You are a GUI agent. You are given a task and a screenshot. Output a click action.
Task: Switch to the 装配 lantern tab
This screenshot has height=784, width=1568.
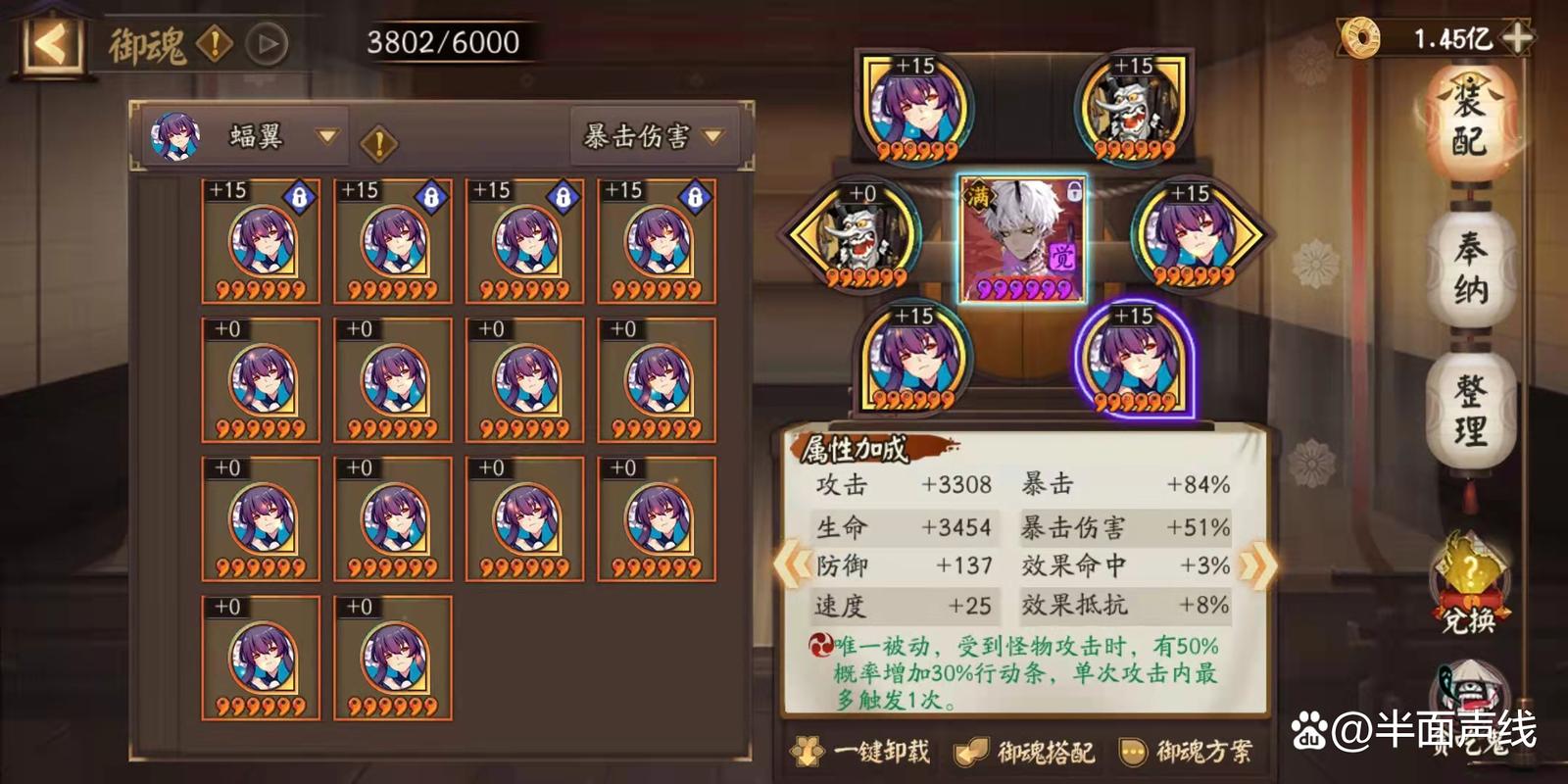click(x=1469, y=124)
